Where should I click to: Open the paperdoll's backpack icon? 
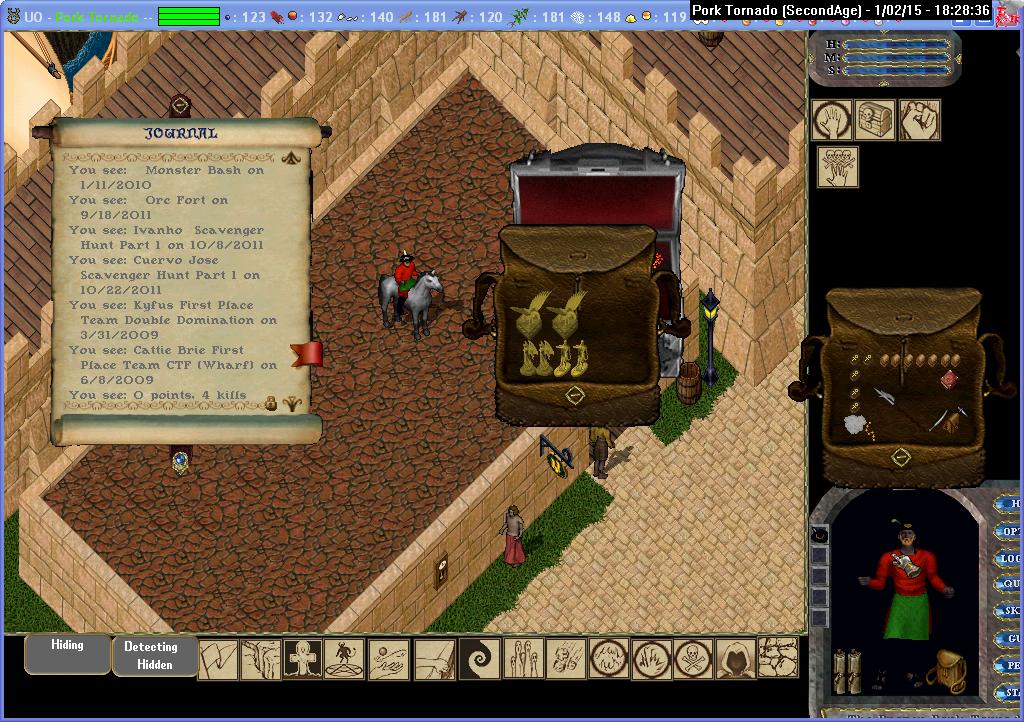(x=945, y=670)
